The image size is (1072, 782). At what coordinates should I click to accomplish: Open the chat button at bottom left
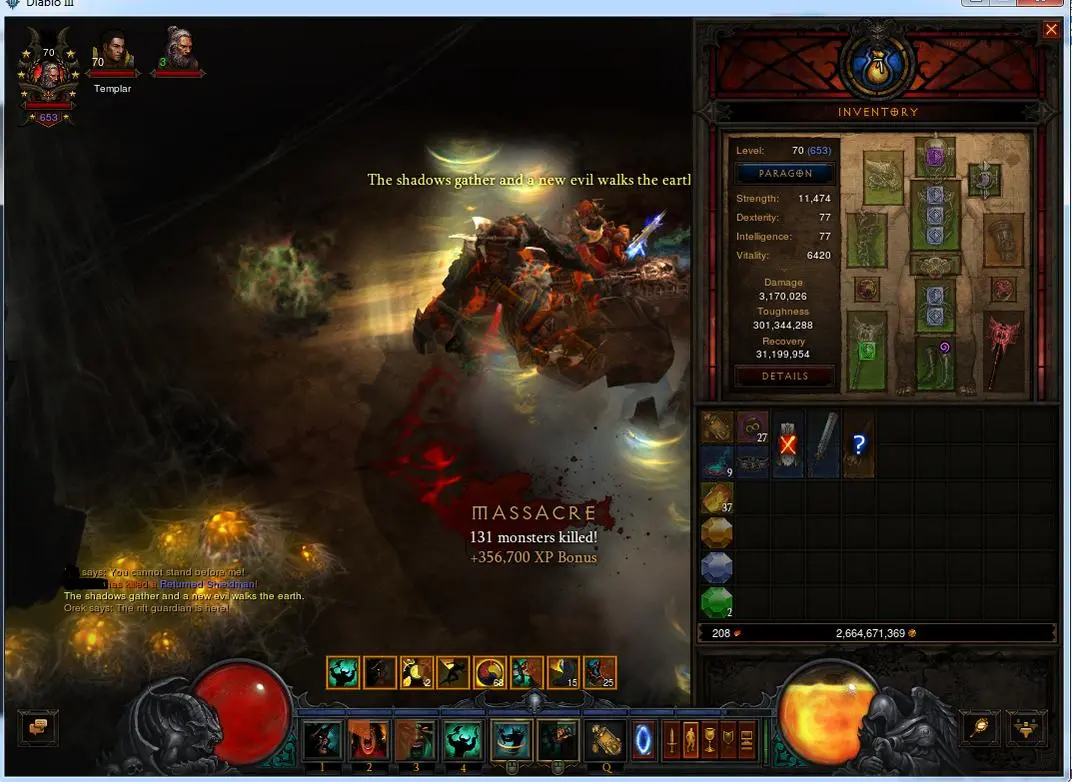(39, 727)
